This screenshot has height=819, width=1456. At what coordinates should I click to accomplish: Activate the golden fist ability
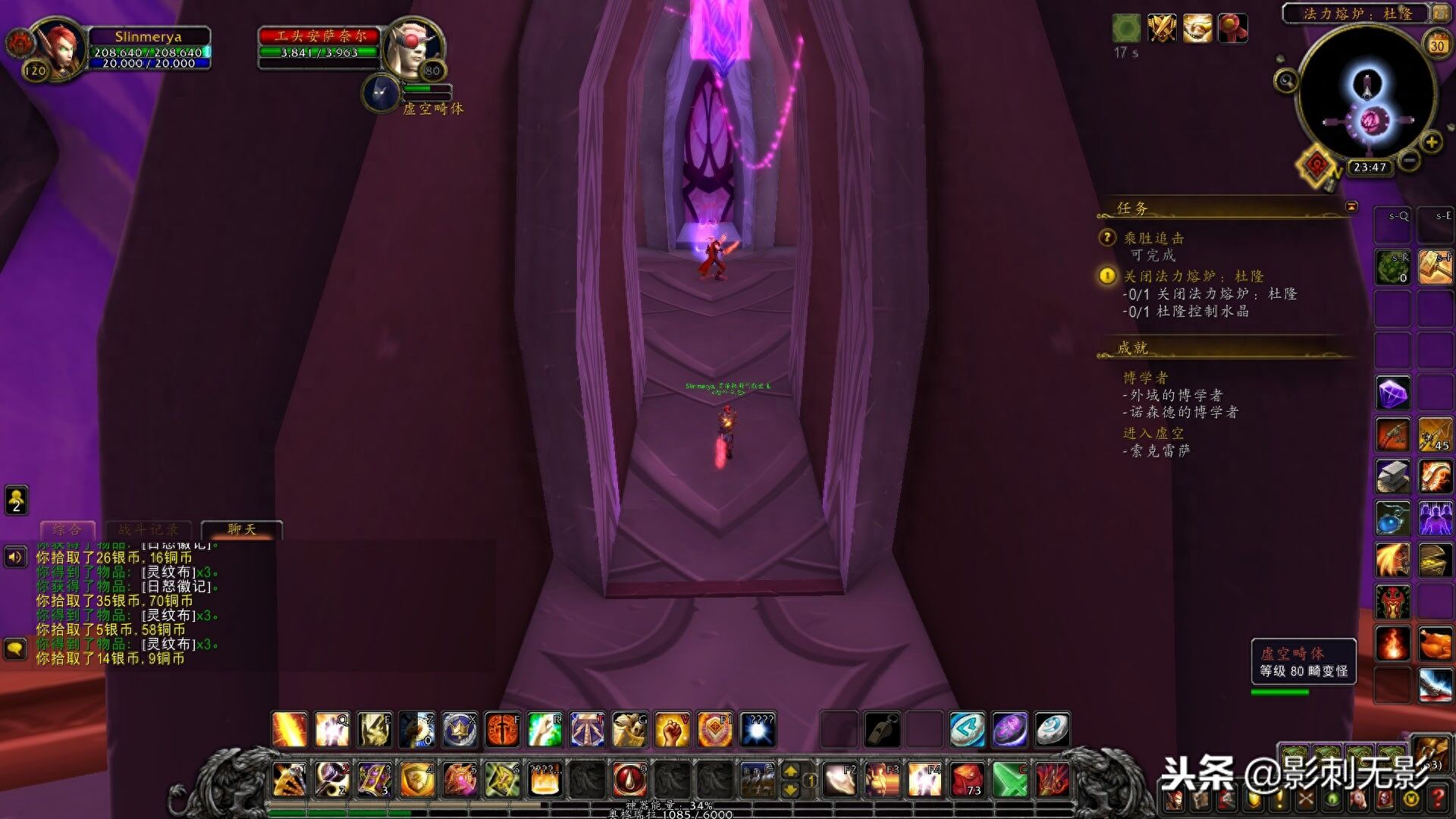click(x=672, y=730)
